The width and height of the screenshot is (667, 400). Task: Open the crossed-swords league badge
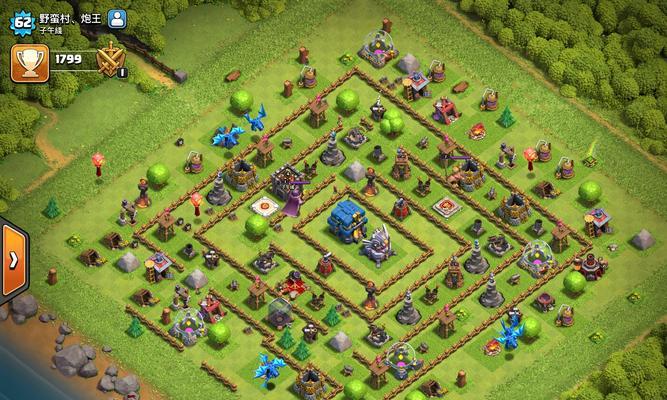coord(109,62)
